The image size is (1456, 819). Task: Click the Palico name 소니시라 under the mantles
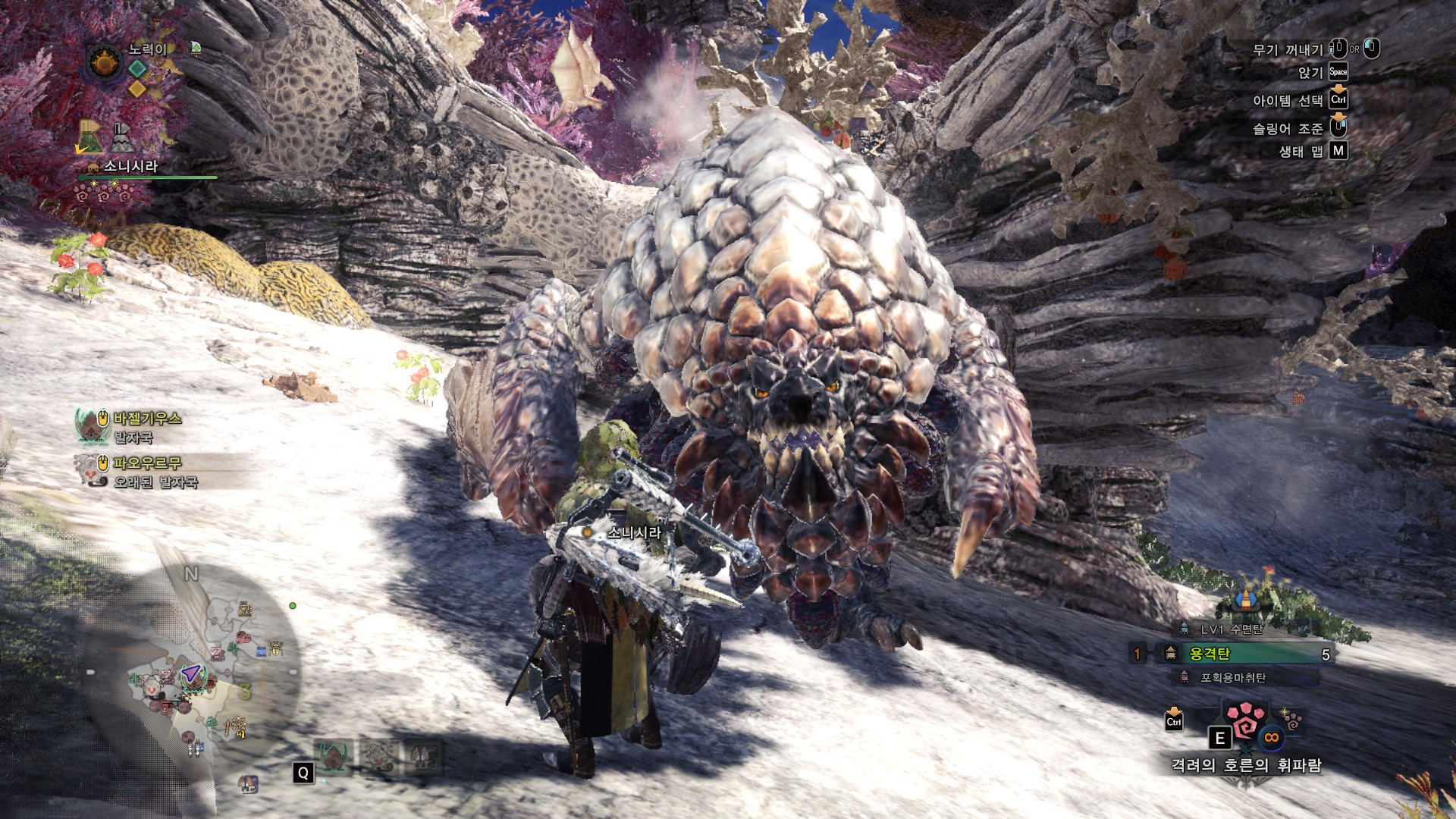130,166
